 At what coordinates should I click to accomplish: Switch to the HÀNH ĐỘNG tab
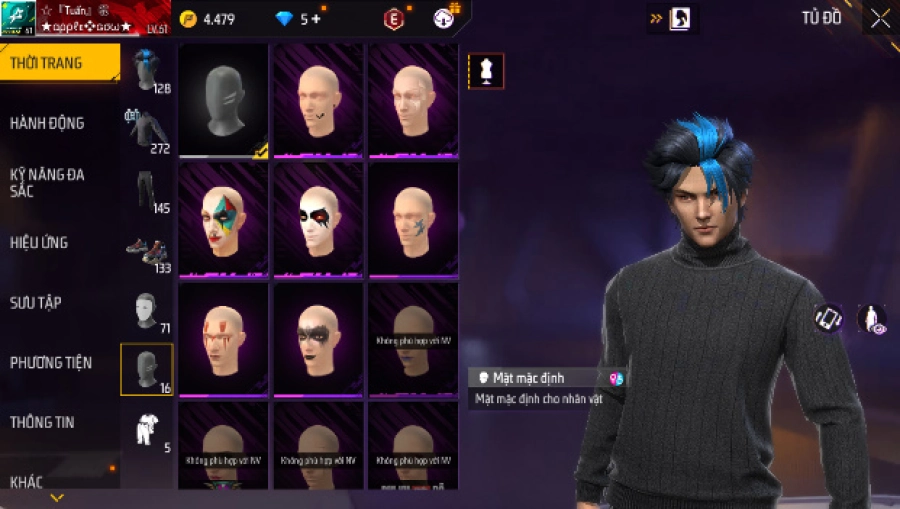48,123
